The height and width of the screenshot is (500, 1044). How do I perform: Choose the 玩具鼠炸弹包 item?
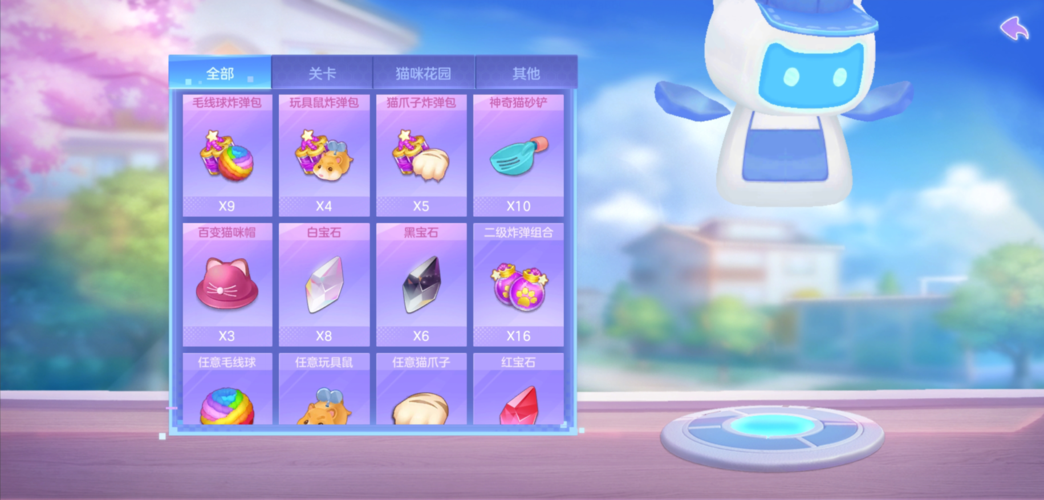point(323,156)
